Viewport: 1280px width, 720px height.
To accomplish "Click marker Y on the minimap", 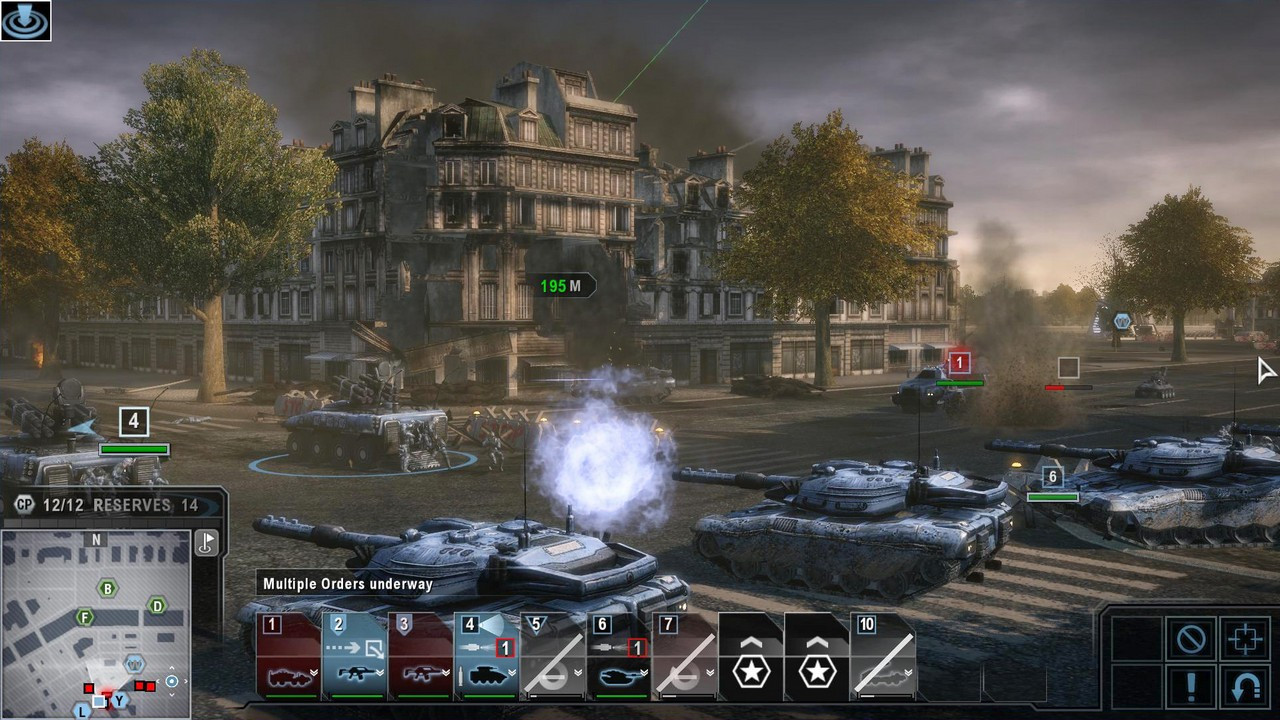I will [x=119, y=700].
